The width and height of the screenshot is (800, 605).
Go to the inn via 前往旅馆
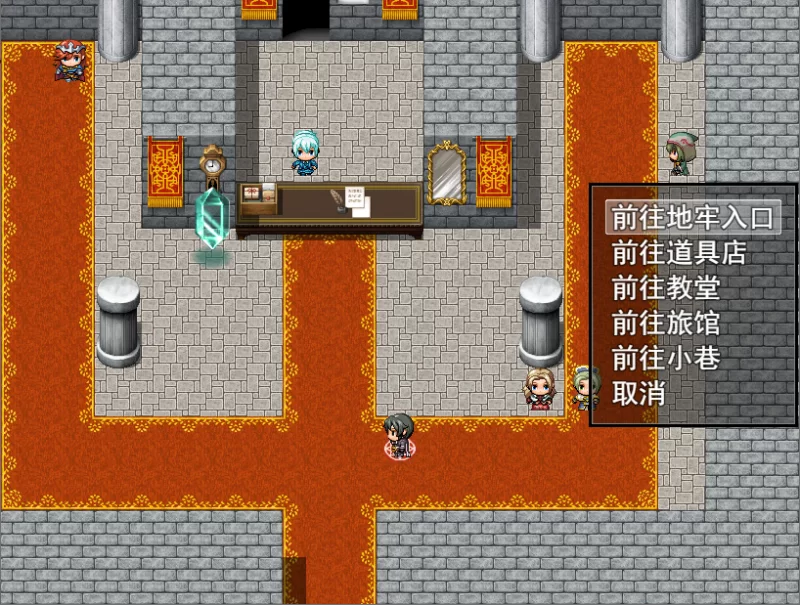665,324
